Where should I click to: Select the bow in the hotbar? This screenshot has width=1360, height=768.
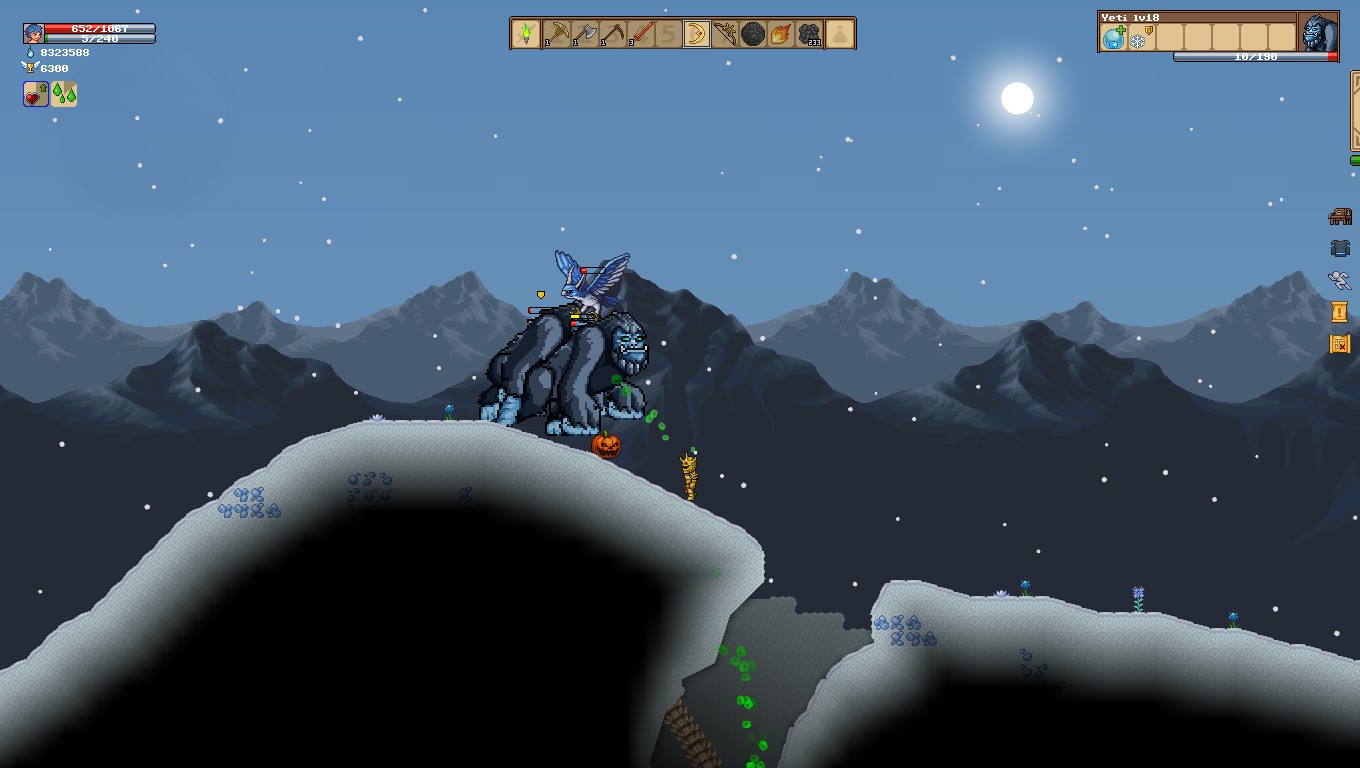pos(724,33)
